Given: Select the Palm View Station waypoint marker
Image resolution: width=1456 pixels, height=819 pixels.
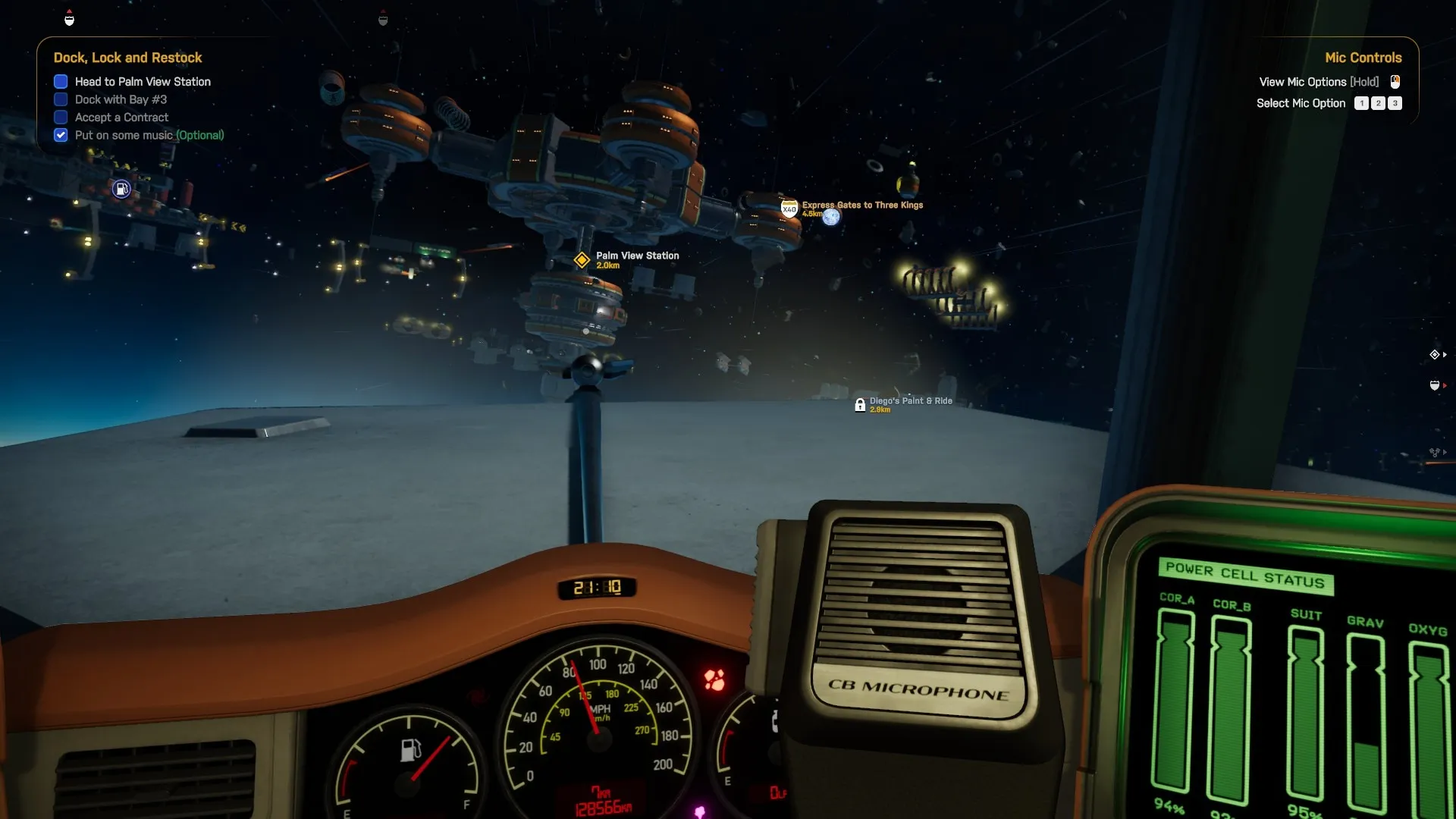Looking at the screenshot, I should point(582,260).
